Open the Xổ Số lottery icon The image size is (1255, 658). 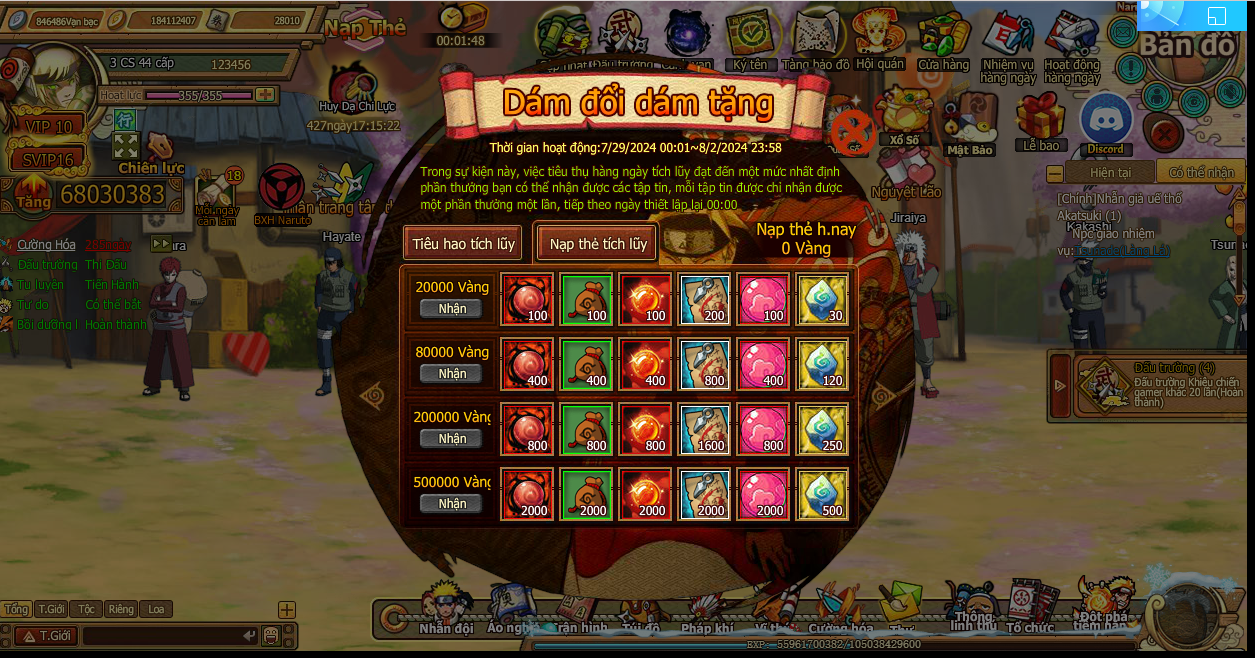click(902, 115)
